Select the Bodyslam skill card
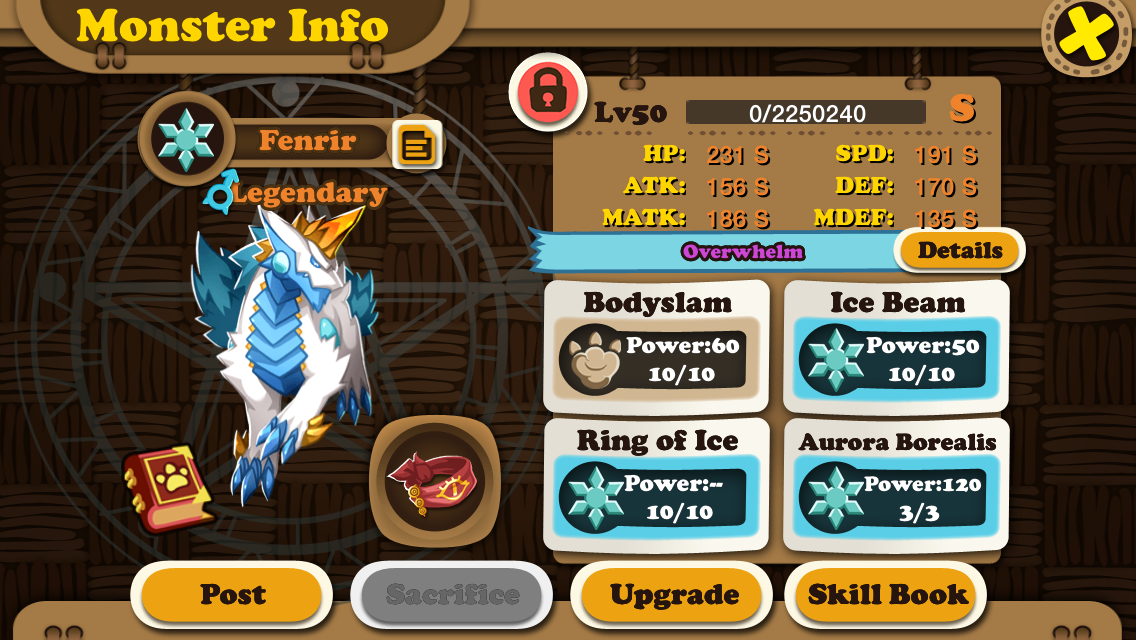This screenshot has width=1136, height=640. click(656, 347)
